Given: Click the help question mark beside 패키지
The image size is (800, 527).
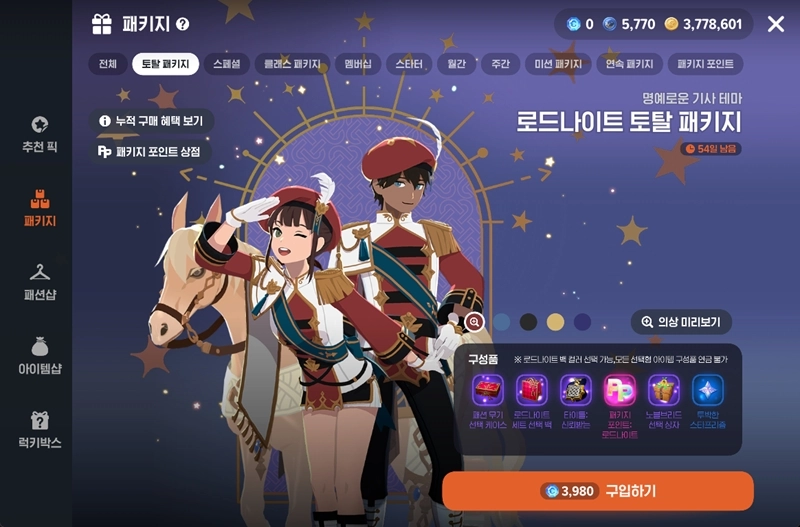Looking at the screenshot, I should [x=182, y=24].
